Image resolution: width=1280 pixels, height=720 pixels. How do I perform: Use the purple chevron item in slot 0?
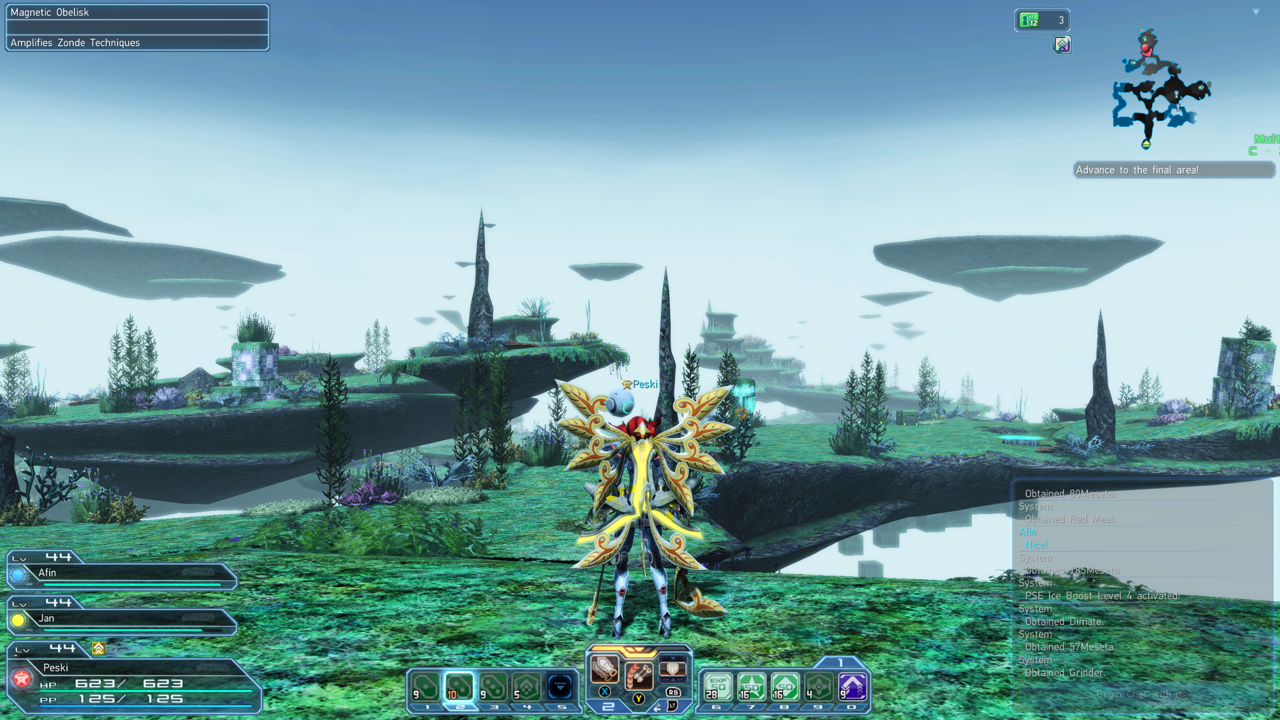point(852,687)
